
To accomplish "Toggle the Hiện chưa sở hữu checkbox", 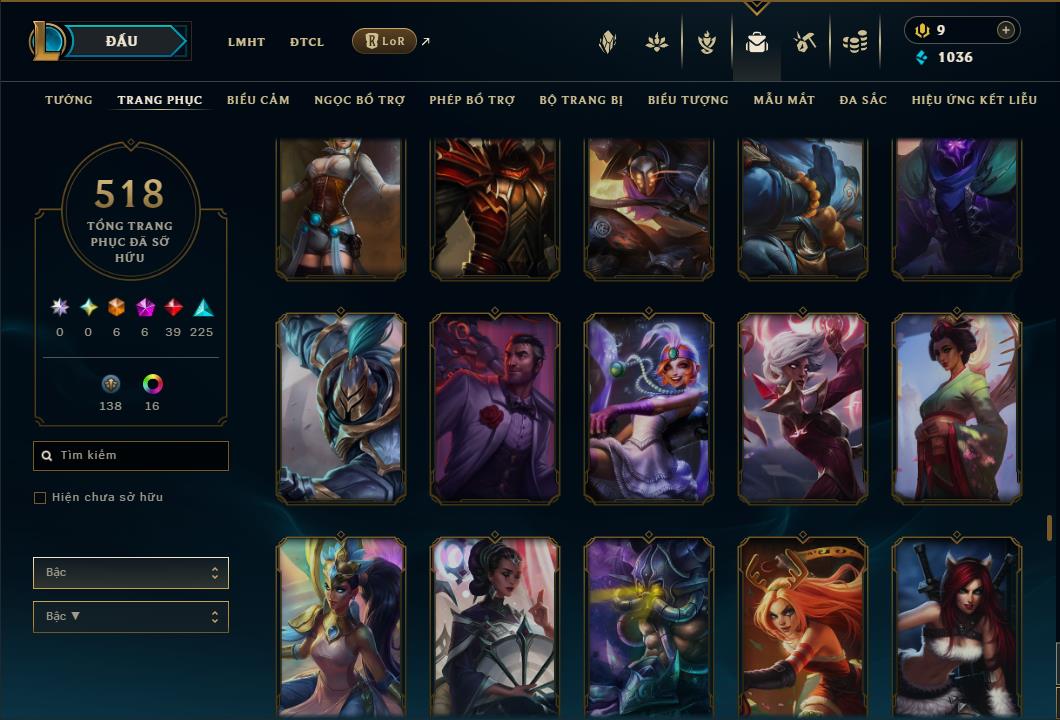I will click(x=40, y=498).
